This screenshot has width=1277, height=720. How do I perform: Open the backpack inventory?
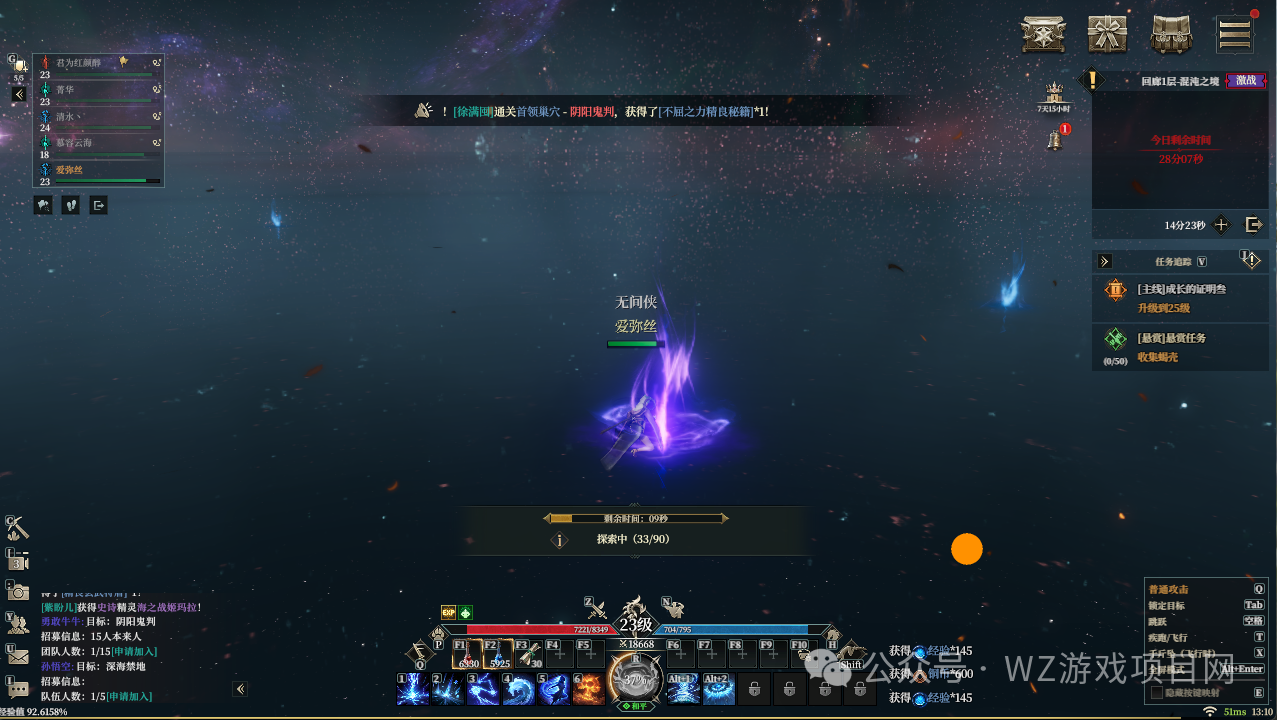(x=1171, y=35)
